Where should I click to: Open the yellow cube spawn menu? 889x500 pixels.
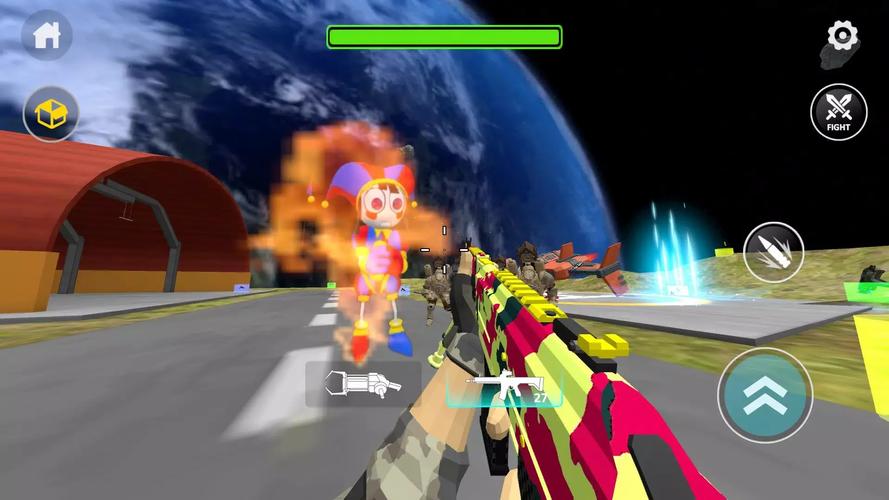(51, 115)
